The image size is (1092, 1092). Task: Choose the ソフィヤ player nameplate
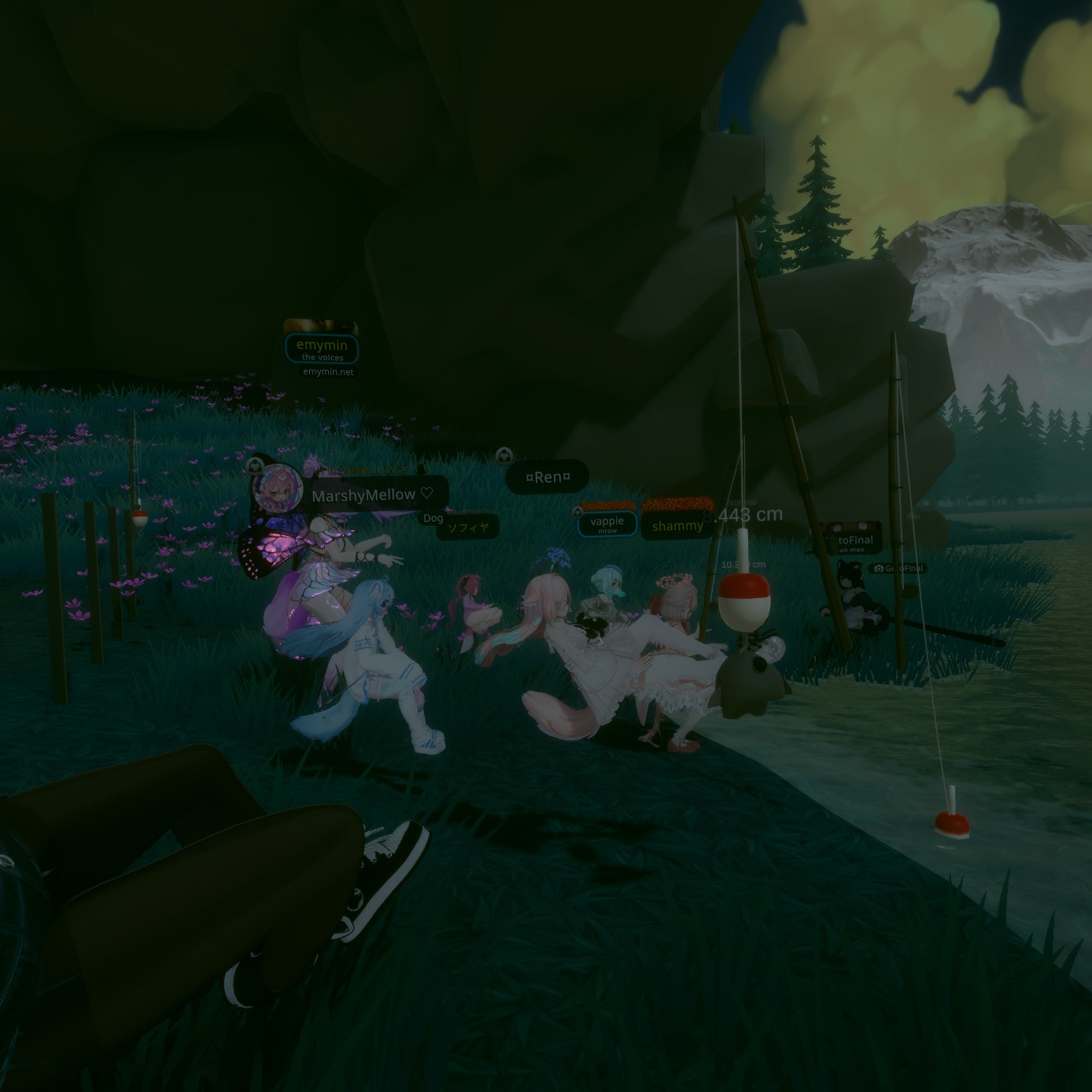[x=468, y=528]
